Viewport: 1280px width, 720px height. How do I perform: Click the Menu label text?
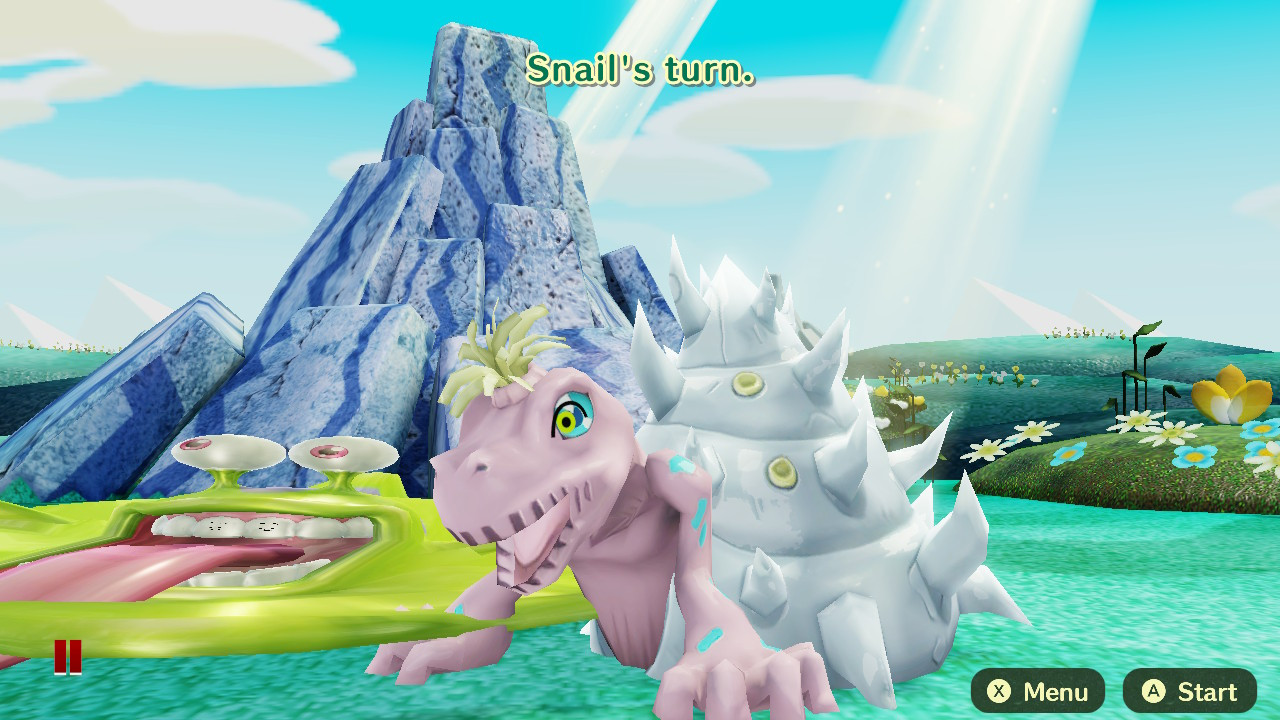tap(1055, 691)
